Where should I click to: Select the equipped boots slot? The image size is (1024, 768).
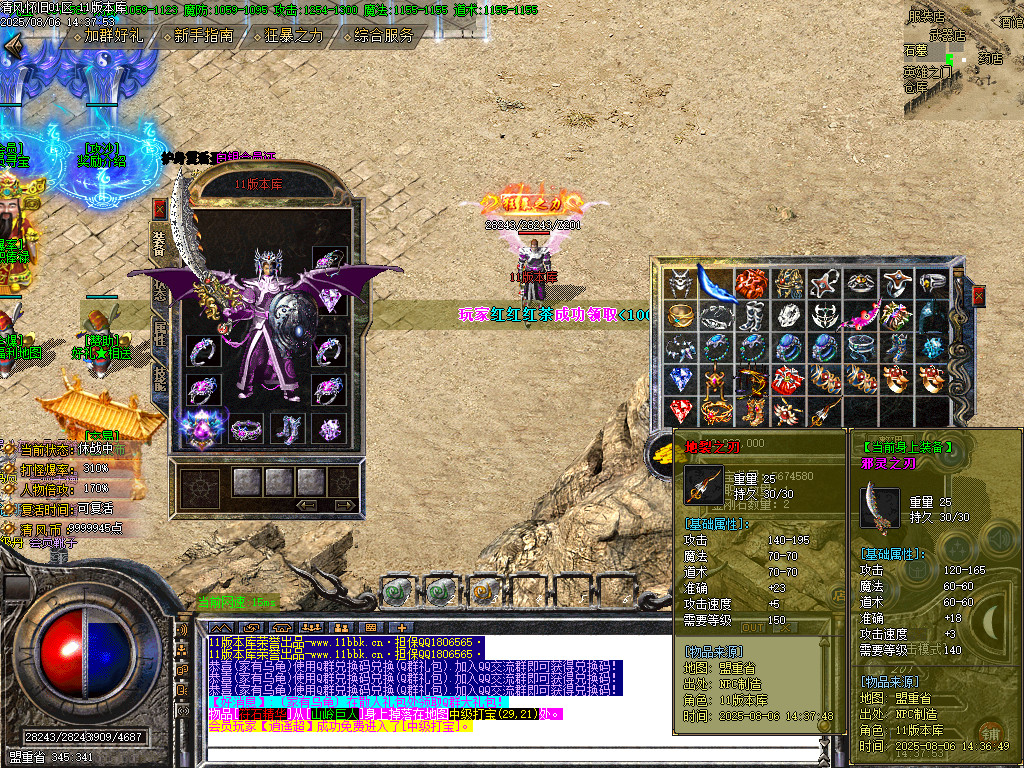click(288, 429)
